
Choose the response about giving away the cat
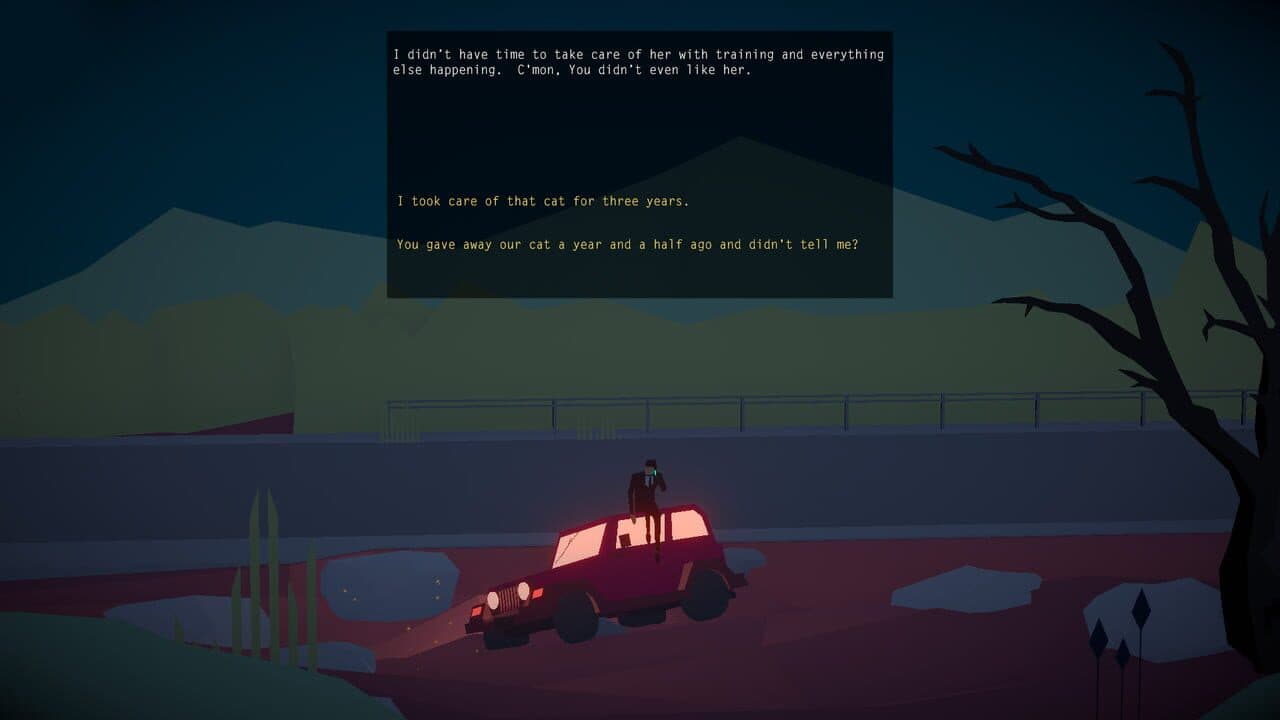631,243
